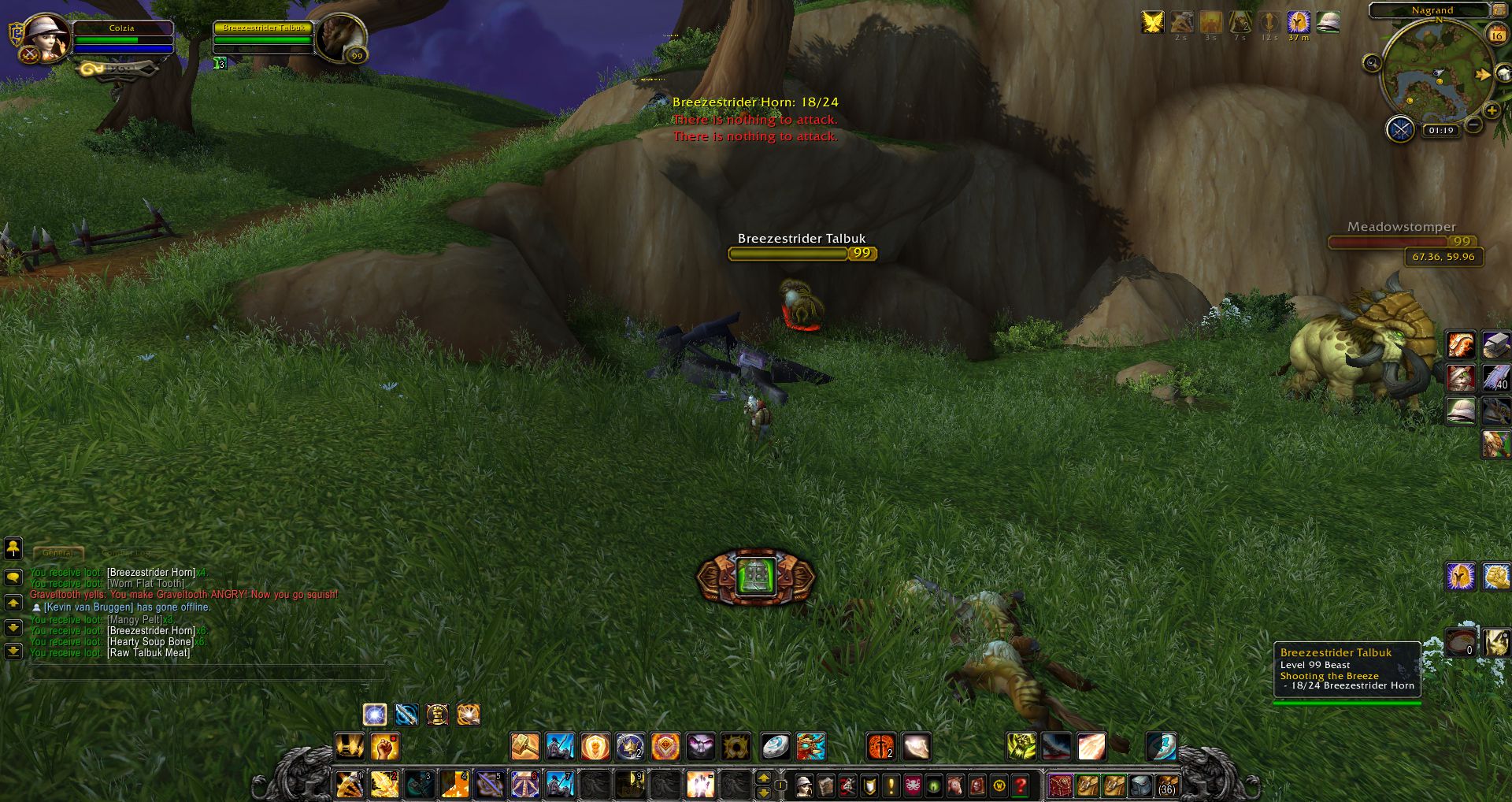
Task: Open the calendar button showing 16
Action: click(x=1496, y=34)
